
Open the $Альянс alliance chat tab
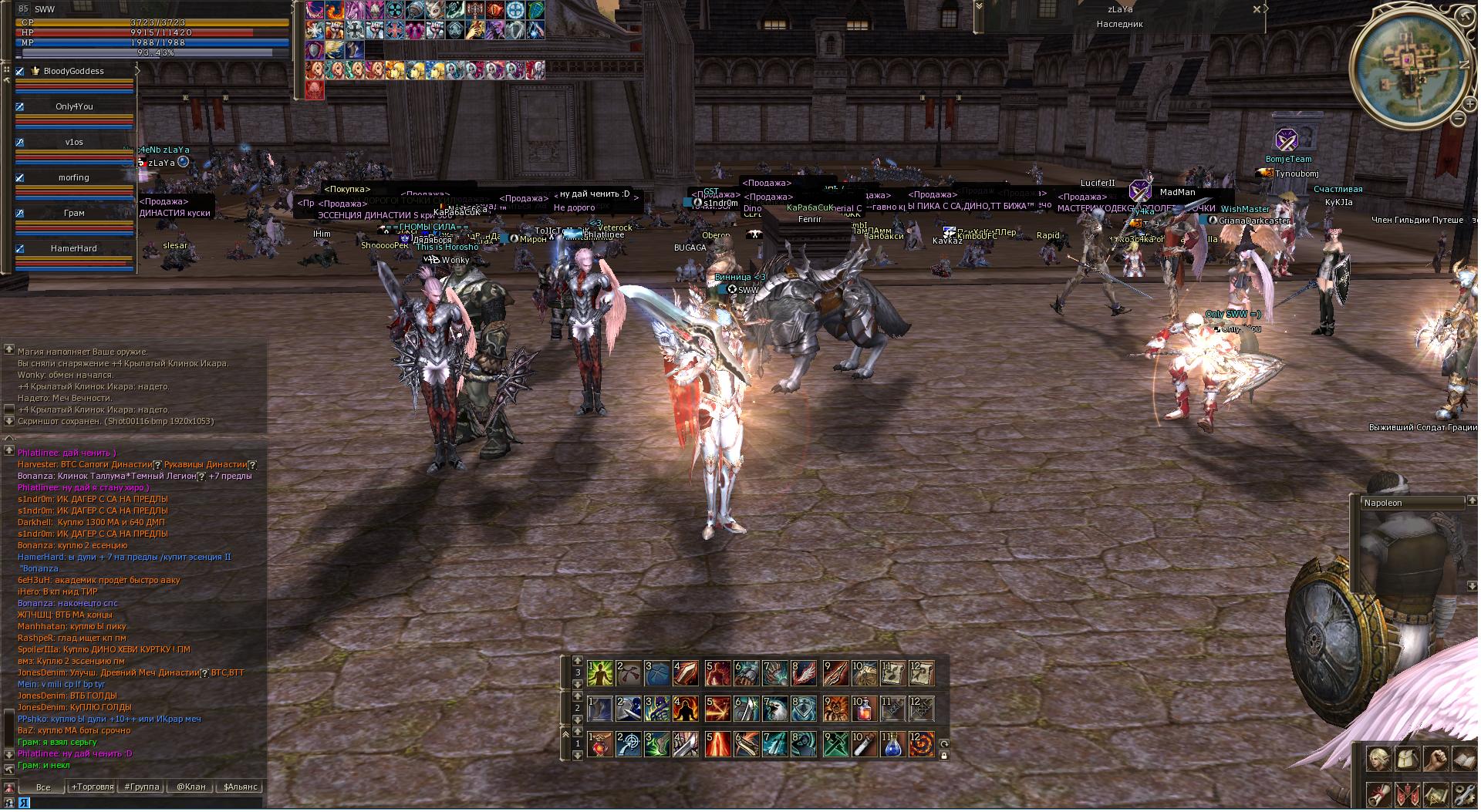tap(241, 787)
